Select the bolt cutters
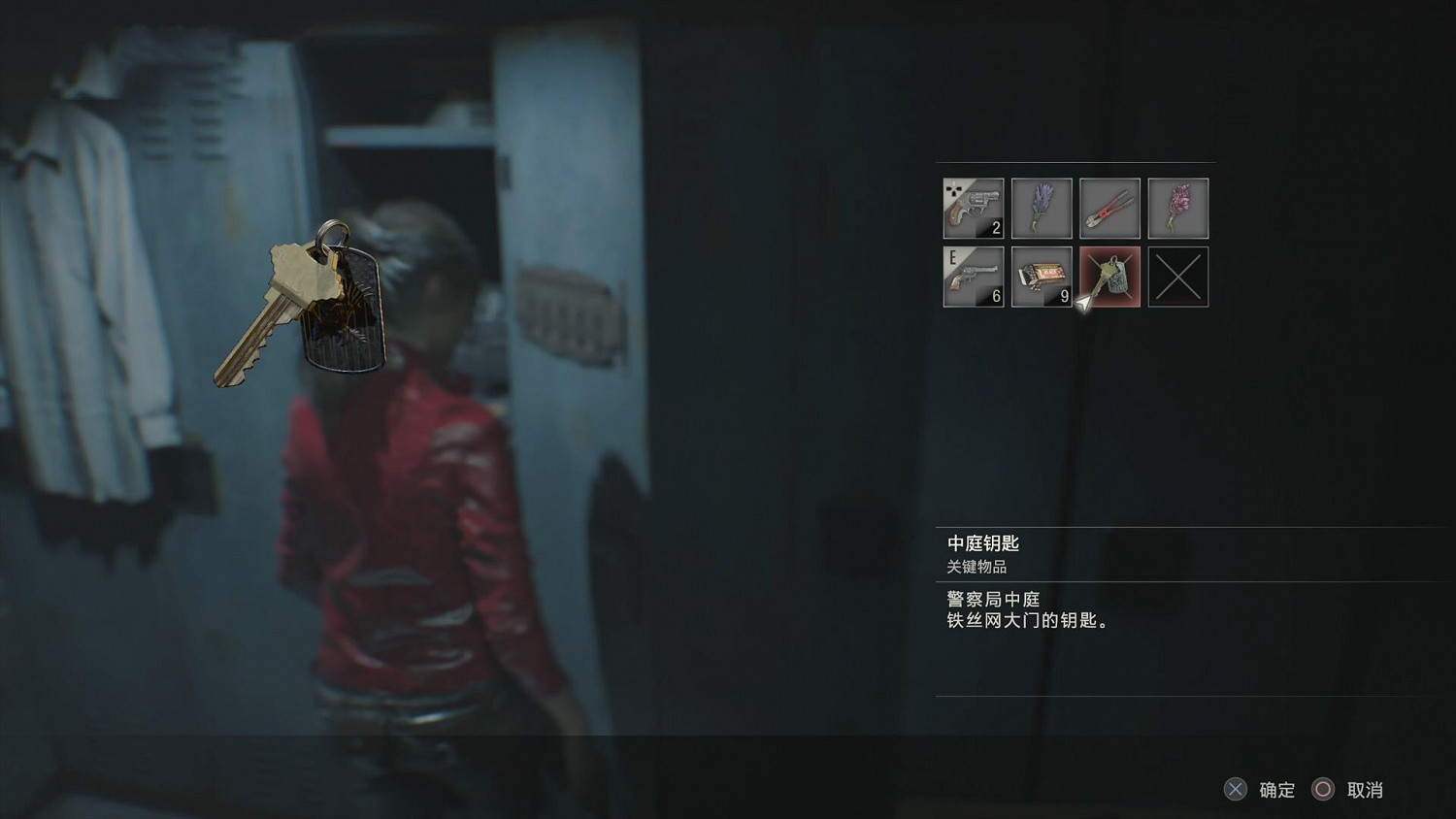The width and height of the screenshot is (1456, 819). [1109, 208]
